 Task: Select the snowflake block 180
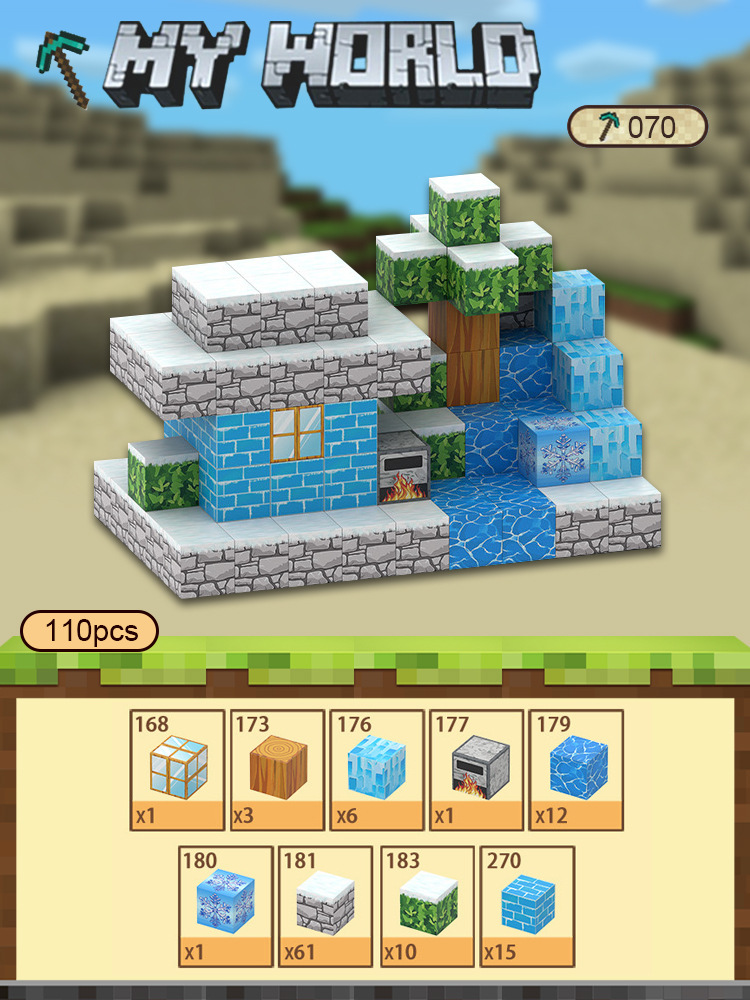225,906
